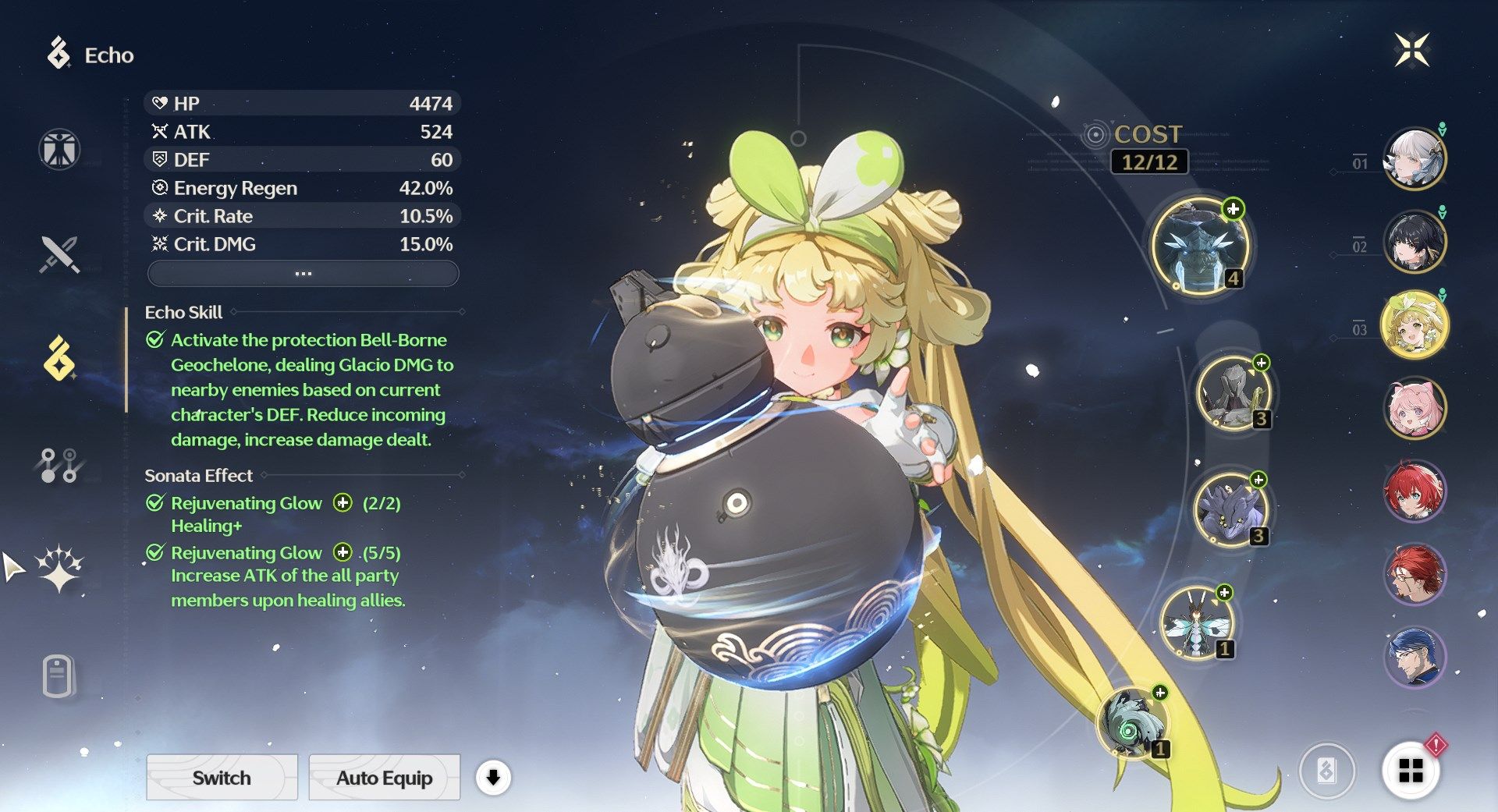Close the Echo screen with the X

pos(1411,51)
